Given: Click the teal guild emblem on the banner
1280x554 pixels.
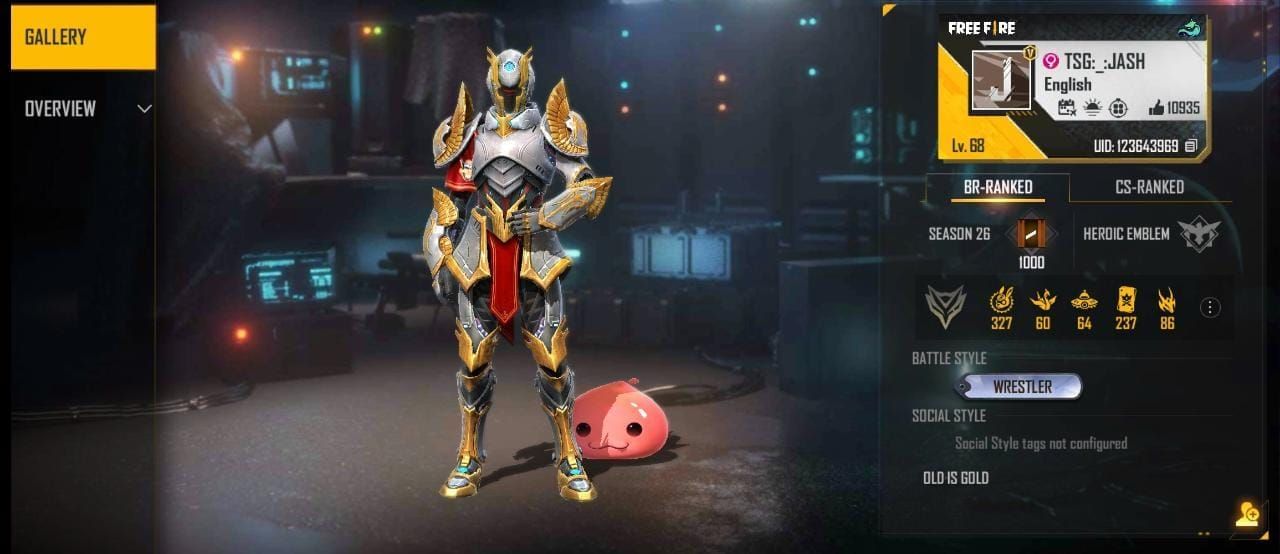Looking at the screenshot, I should click(1188, 30).
